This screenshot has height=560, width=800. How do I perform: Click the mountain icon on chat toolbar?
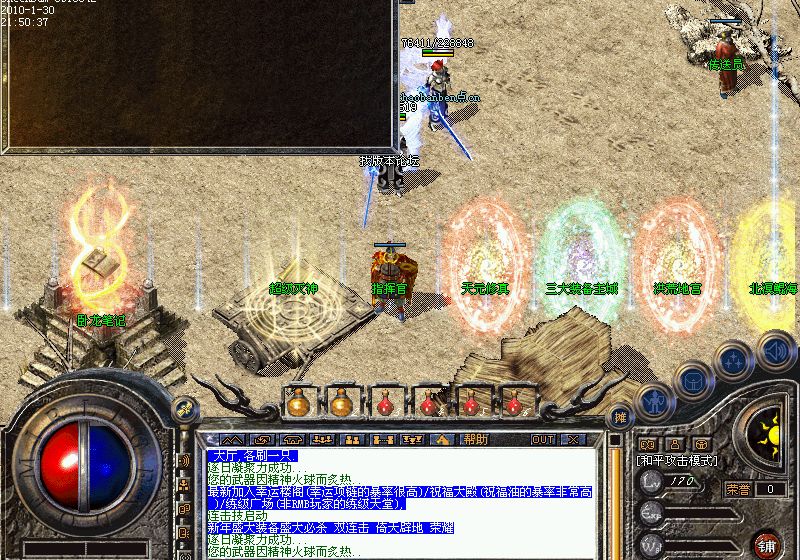(x=232, y=439)
